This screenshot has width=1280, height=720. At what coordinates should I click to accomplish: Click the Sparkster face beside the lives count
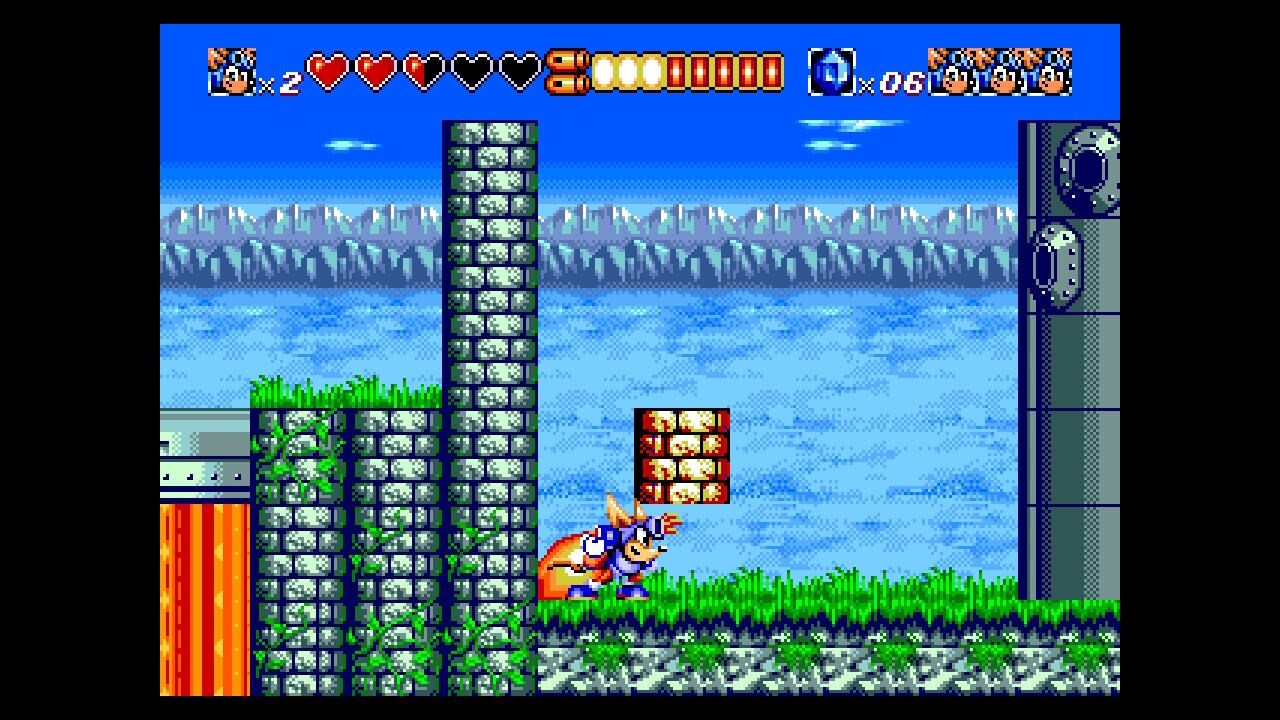(231, 72)
